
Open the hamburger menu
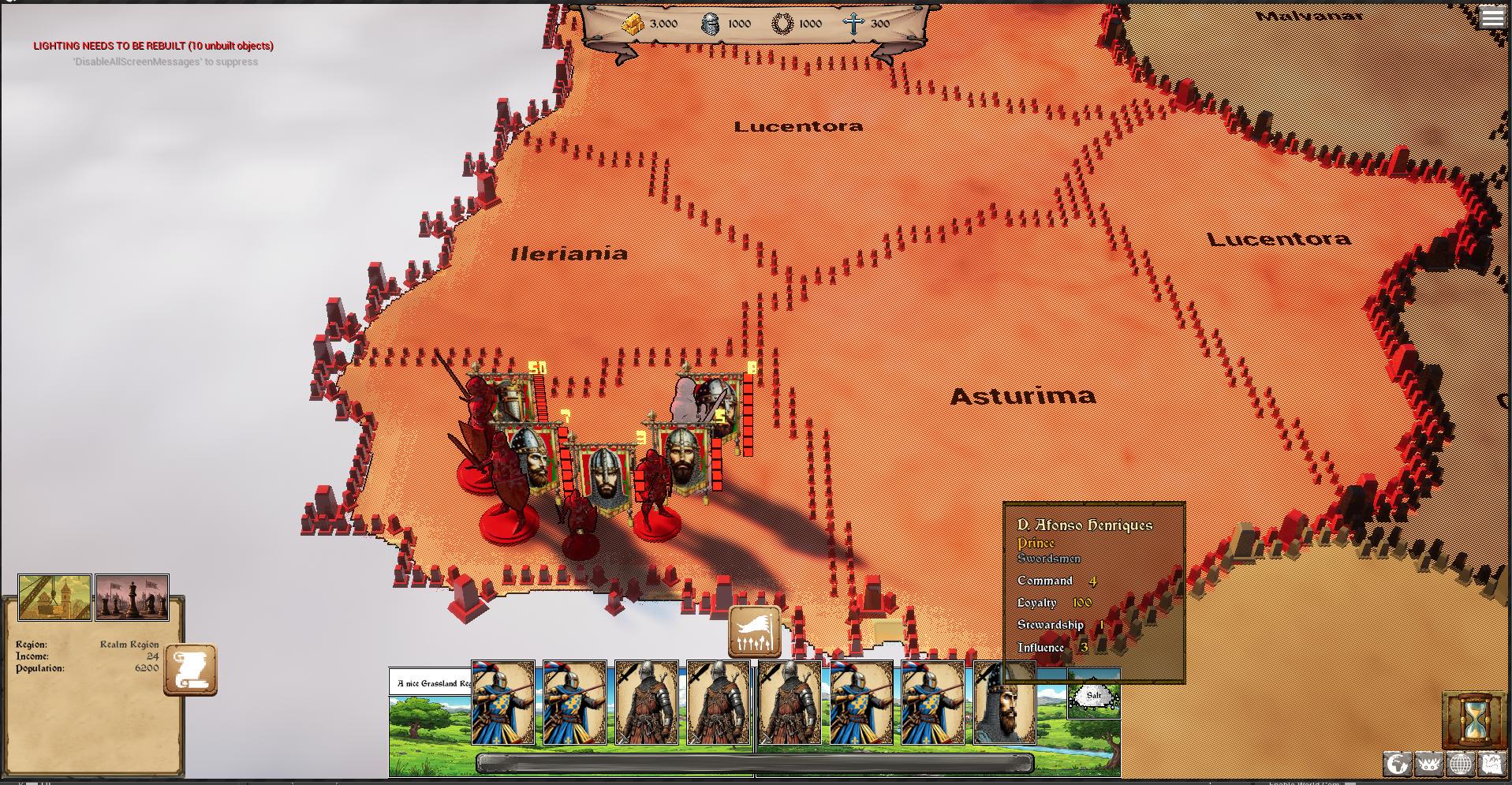[1492, 17]
